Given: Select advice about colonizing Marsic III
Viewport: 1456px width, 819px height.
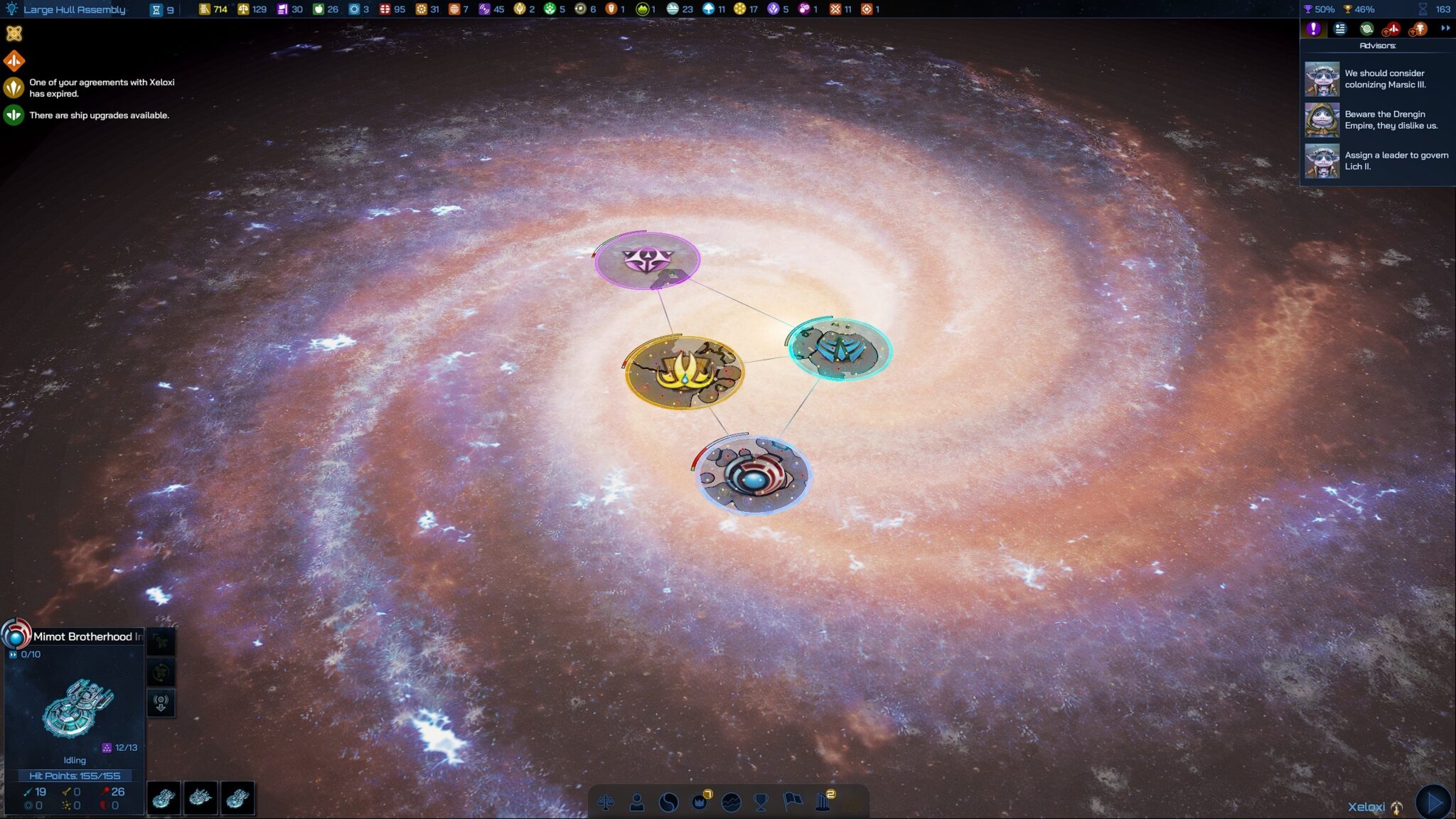Looking at the screenshot, I should [1378, 79].
